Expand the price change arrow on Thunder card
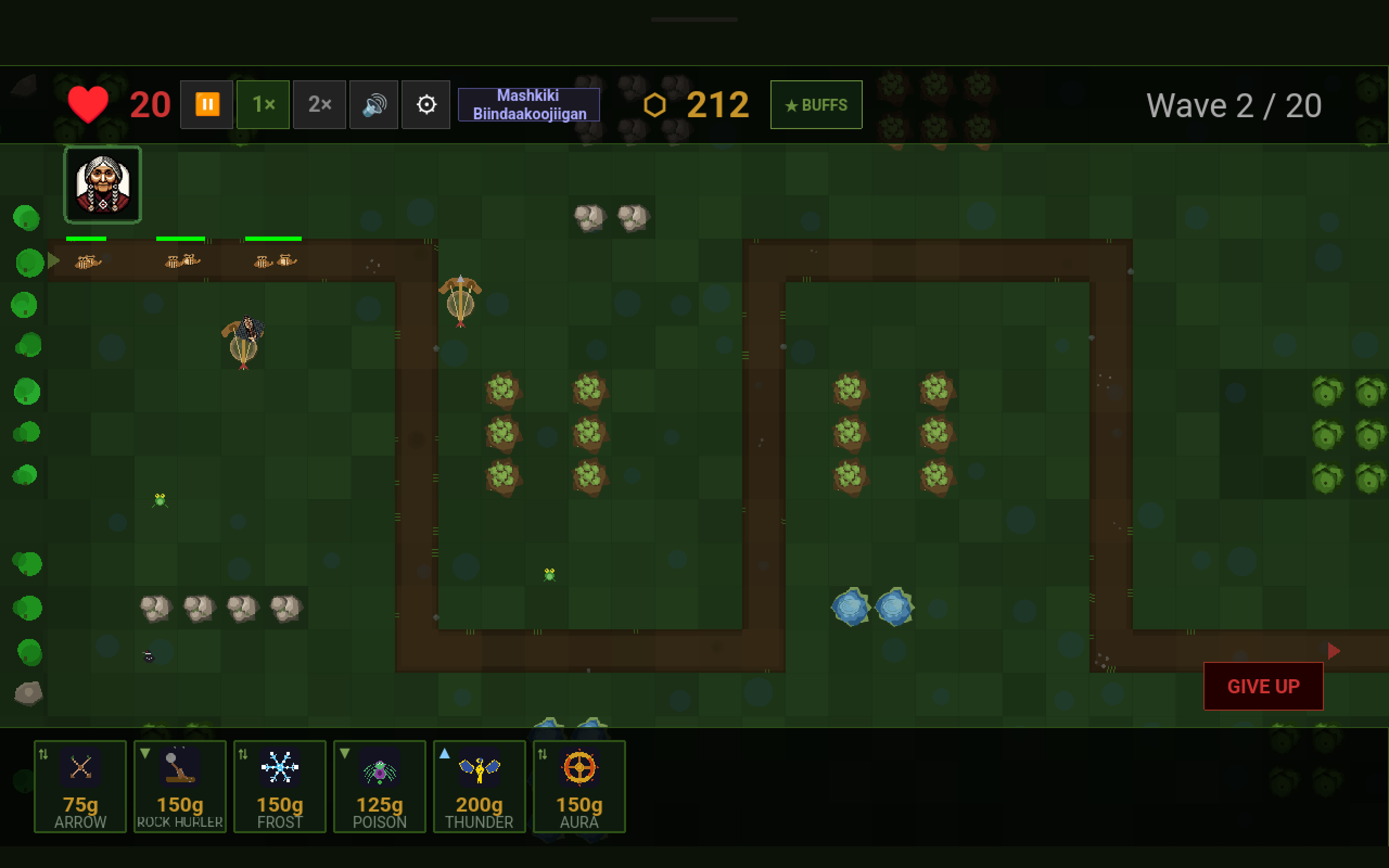1389x868 pixels. point(444,754)
